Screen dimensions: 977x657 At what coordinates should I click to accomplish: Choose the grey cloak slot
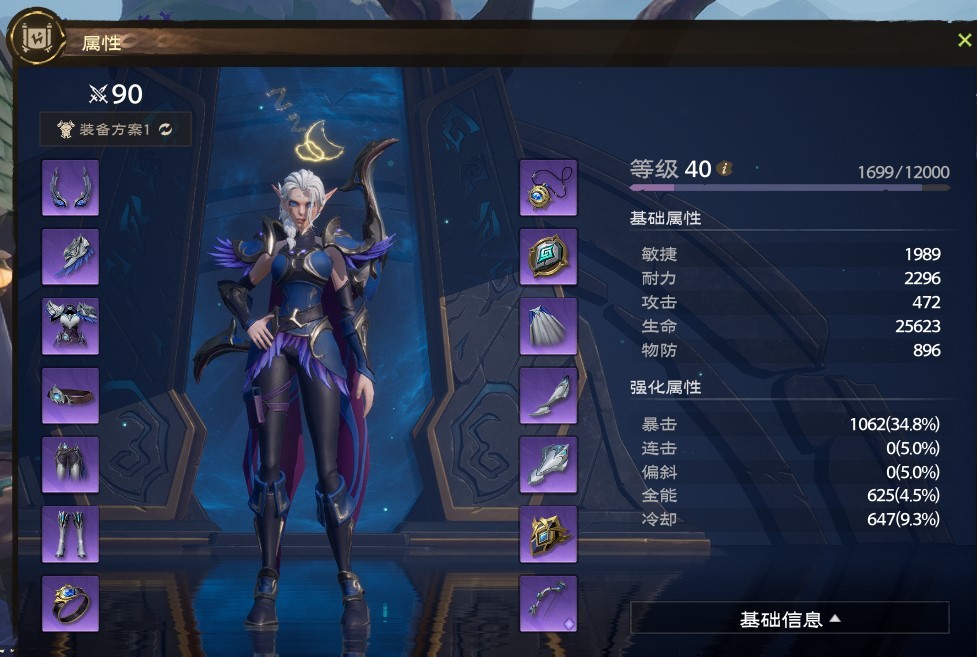tap(548, 326)
